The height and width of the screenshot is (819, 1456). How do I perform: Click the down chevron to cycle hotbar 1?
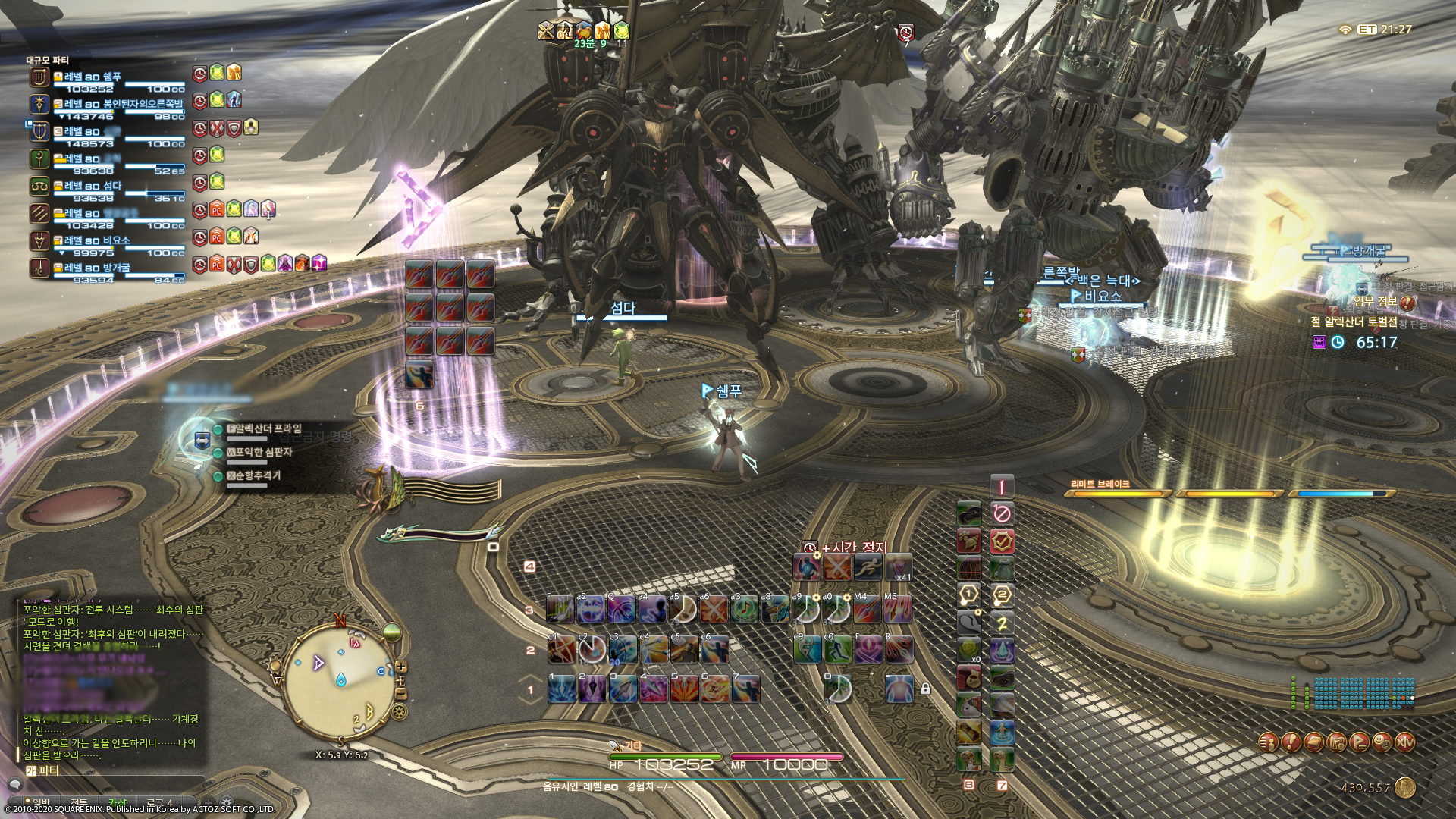coord(531,701)
